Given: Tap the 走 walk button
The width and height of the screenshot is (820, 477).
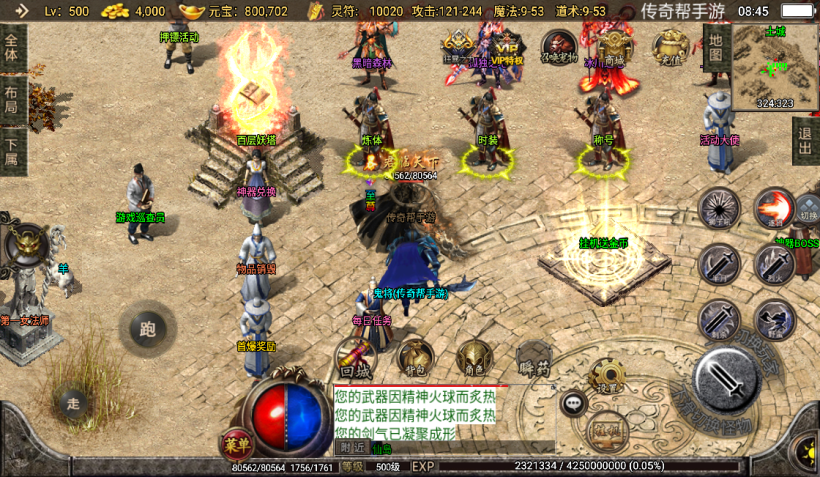Looking at the screenshot, I should 72,403.
